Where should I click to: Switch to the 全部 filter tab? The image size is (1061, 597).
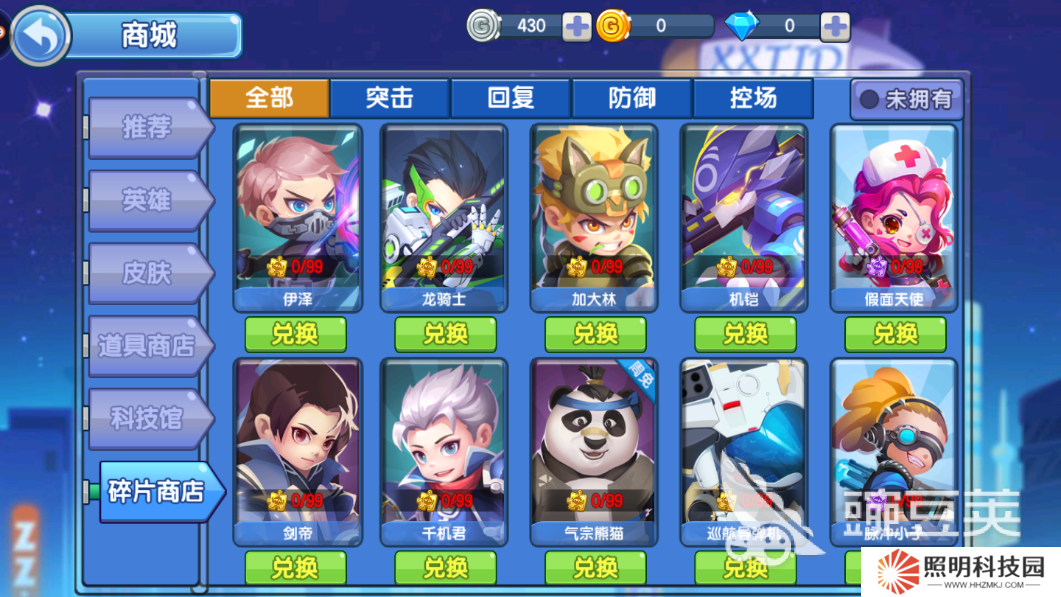[269, 98]
